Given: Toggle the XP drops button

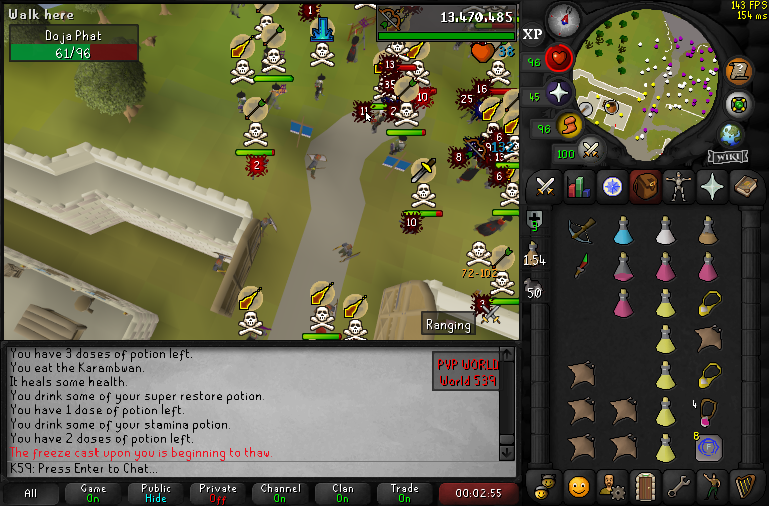Looking at the screenshot, I should (533, 33).
